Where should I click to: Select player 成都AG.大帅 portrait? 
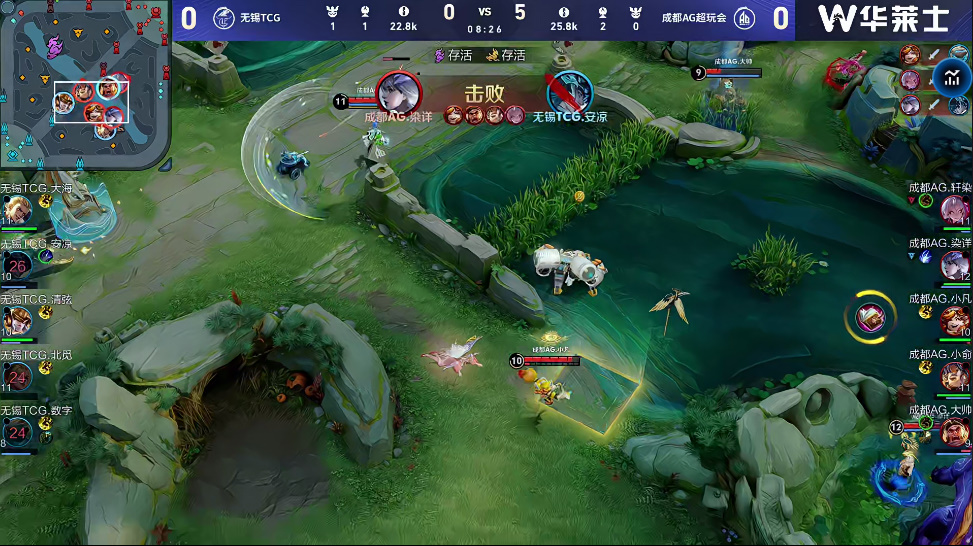pos(955,431)
